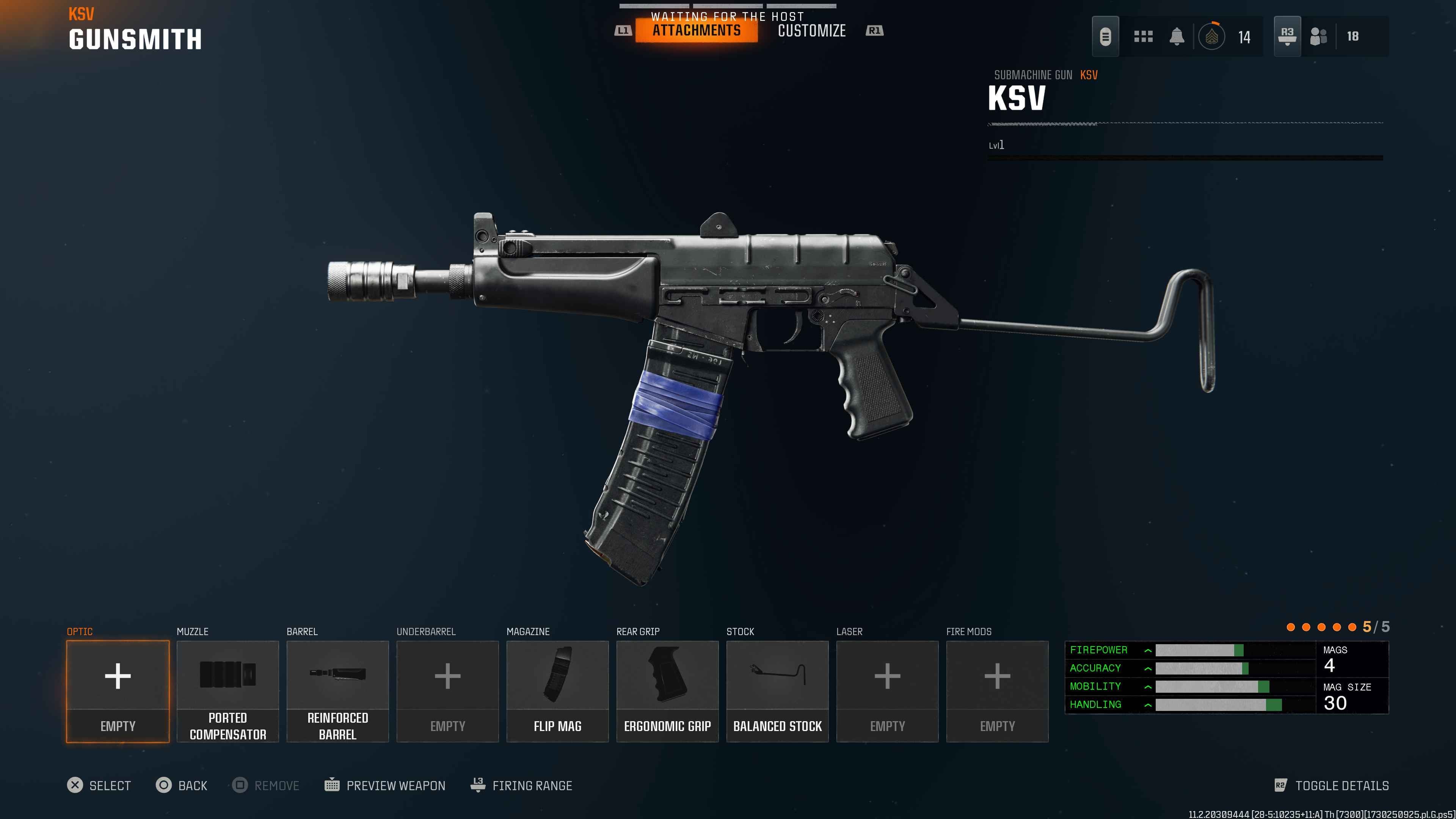The height and width of the screenshot is (819, 1456).
Task: Open the Customize tab
Action: click(x=812, y=30)
